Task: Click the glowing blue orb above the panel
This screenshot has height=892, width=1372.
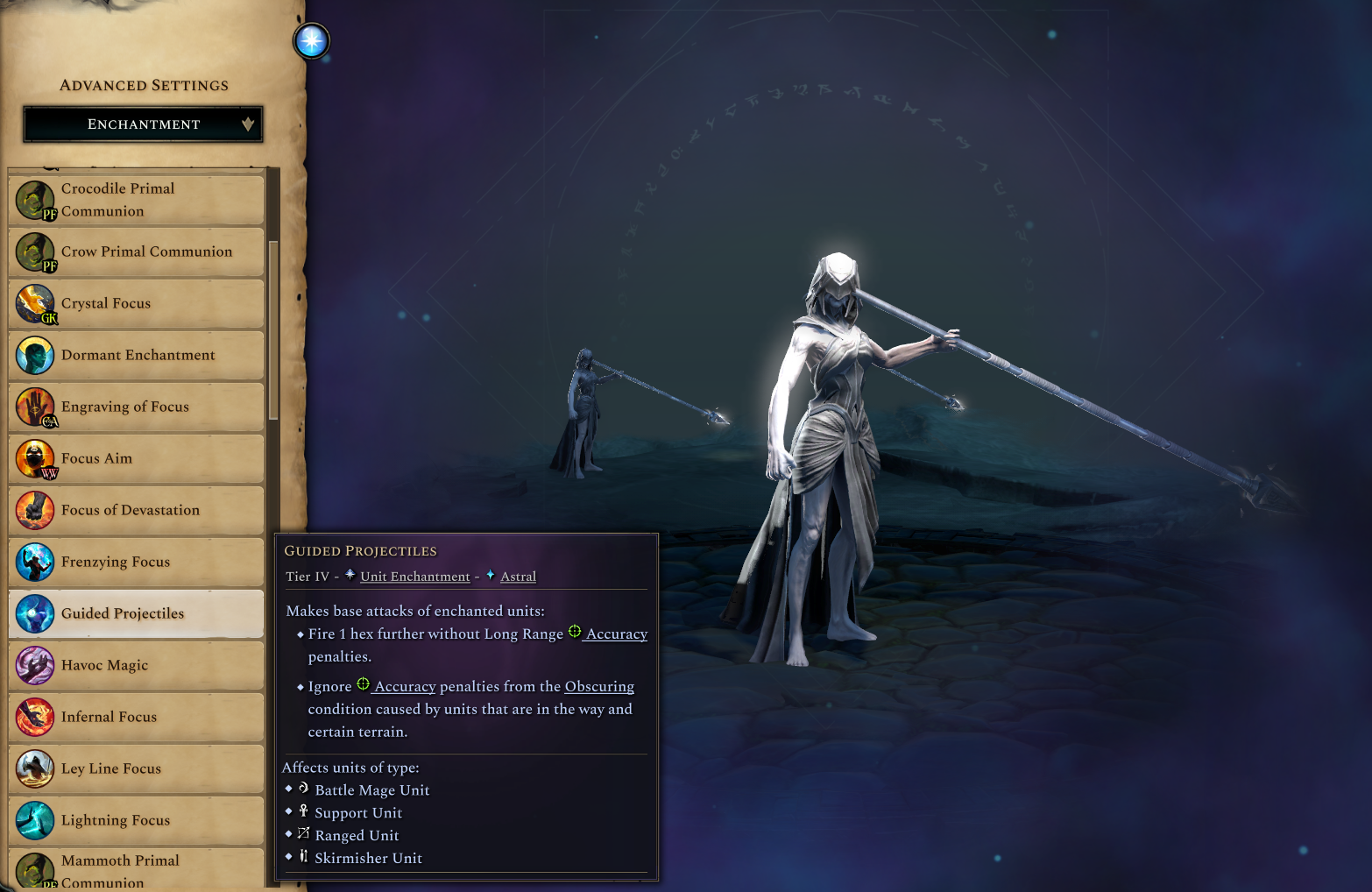Action: pyautogui.click(x=312, y=40)
